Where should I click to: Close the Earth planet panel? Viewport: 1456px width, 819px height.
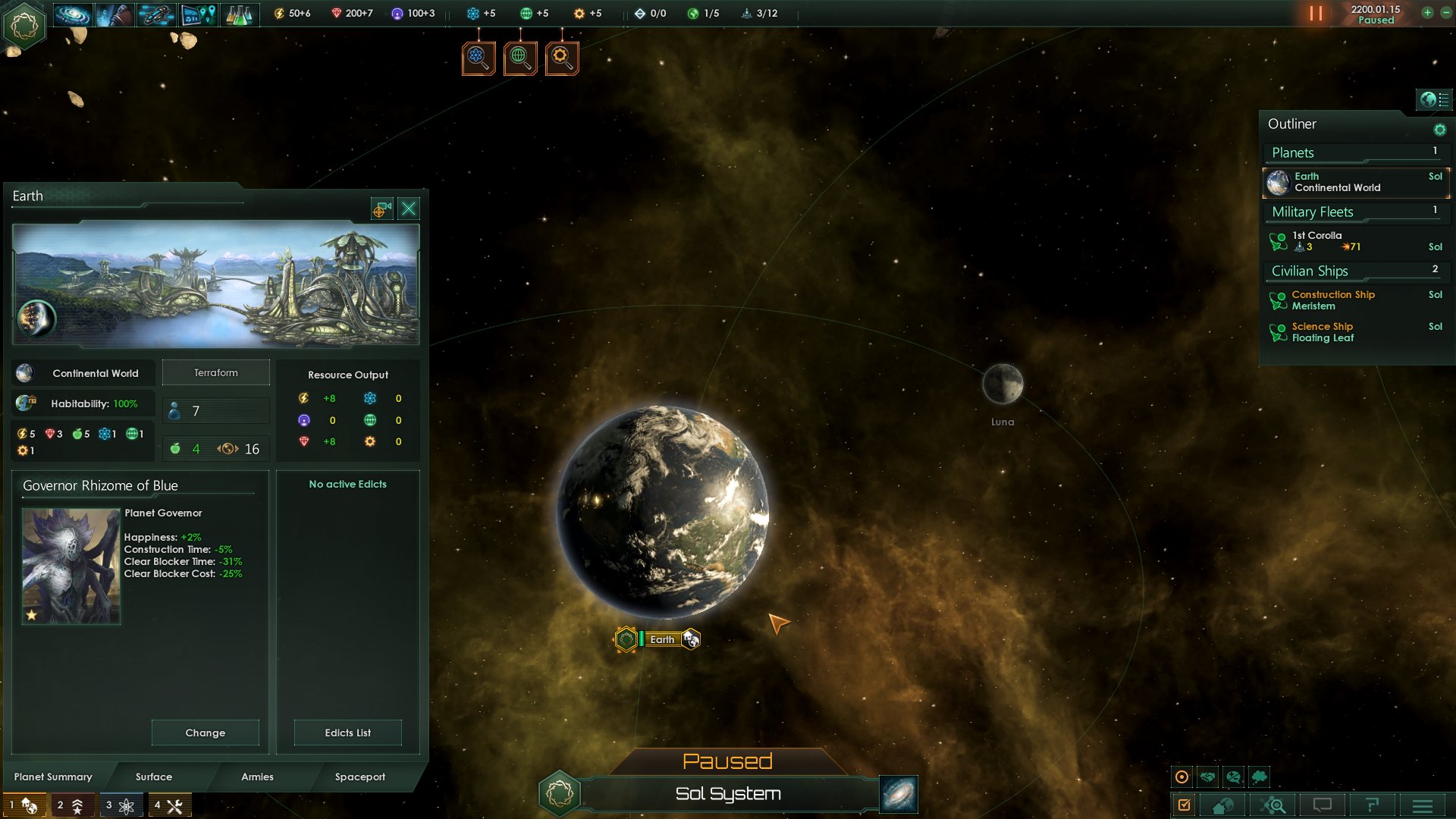[x=409, y=209]
